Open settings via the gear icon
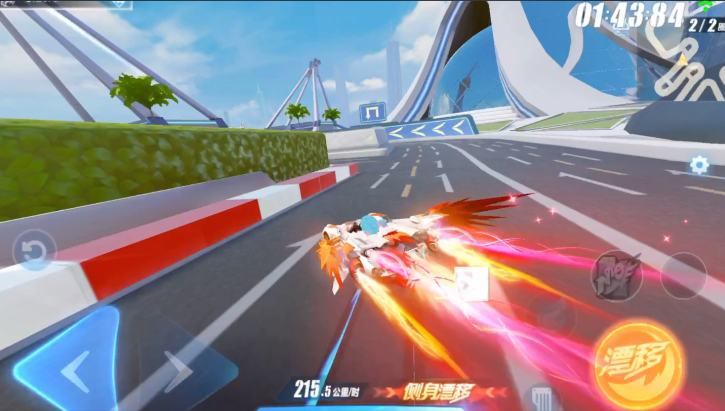The image size is (725, 411). pos(699,165)
